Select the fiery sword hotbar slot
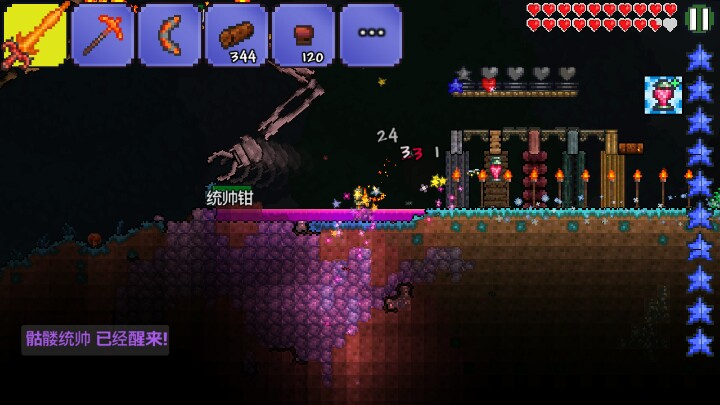Screen dimensions: 720x405 (34, 35)
